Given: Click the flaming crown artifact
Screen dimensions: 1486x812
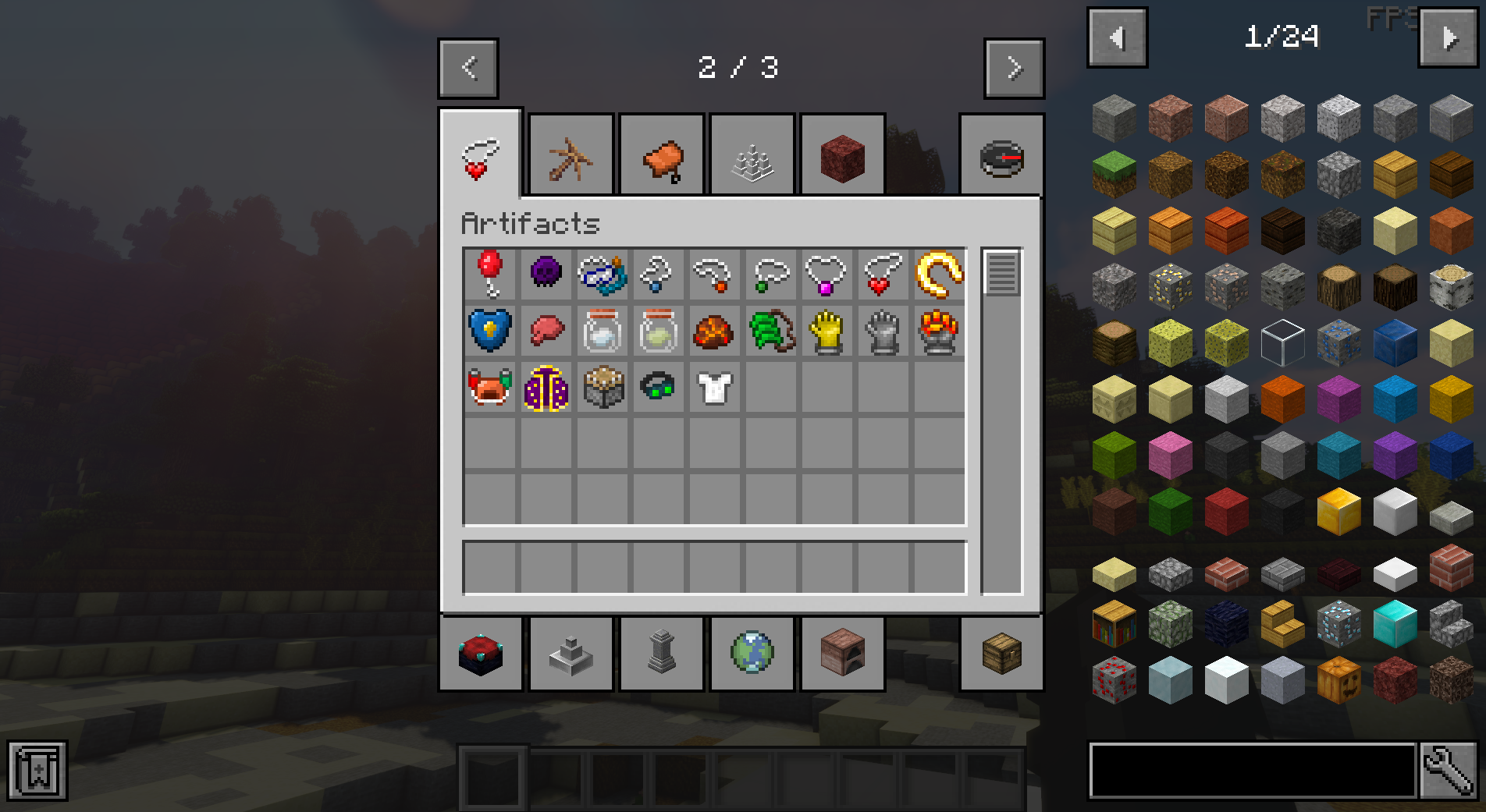Looking at the screenshot, I should [936, 331].
